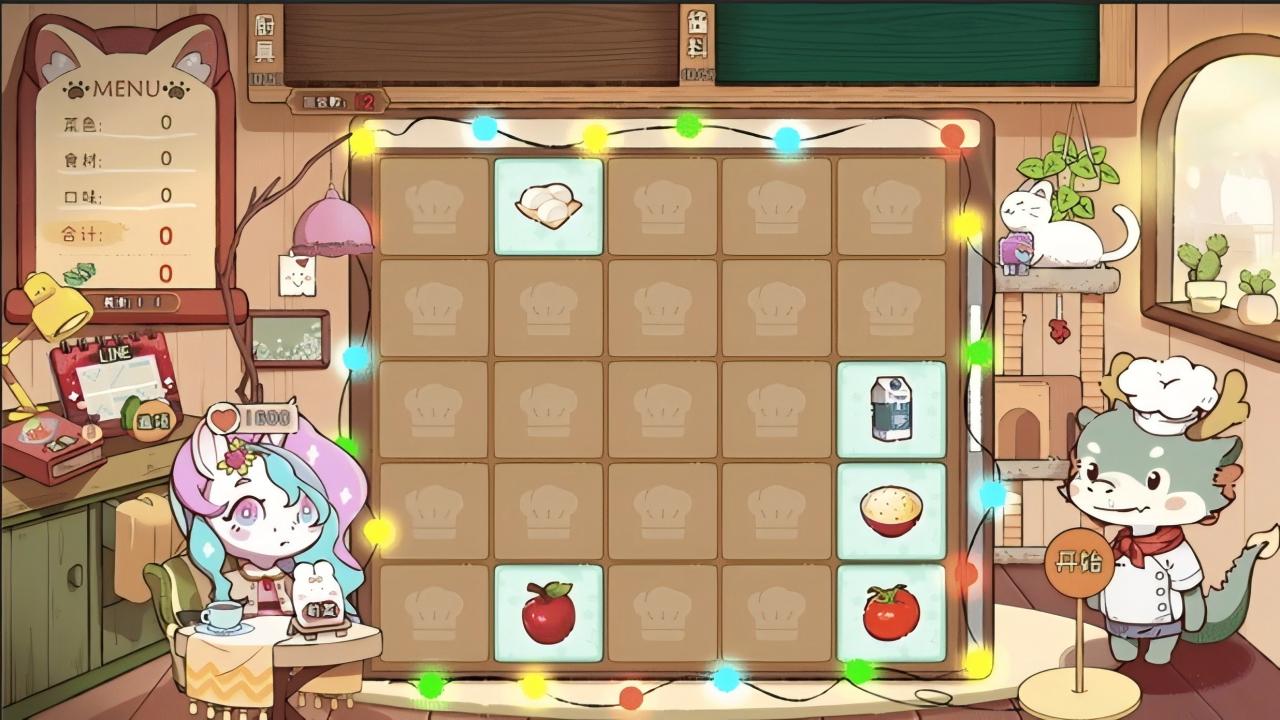
Task: Select the eggs ingredient tile on the grid
Action: (x=547, y=206)
